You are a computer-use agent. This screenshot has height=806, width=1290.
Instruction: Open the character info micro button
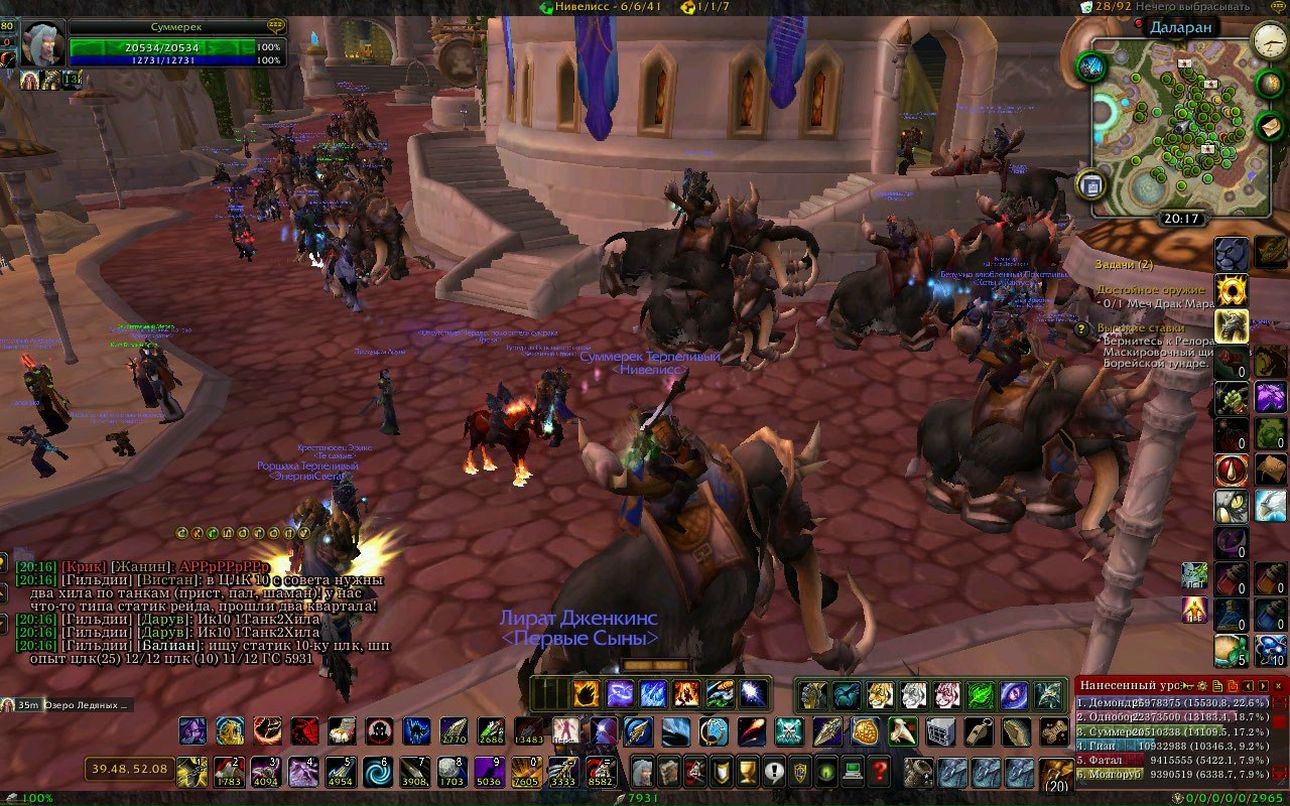click(x=641, y=771)
